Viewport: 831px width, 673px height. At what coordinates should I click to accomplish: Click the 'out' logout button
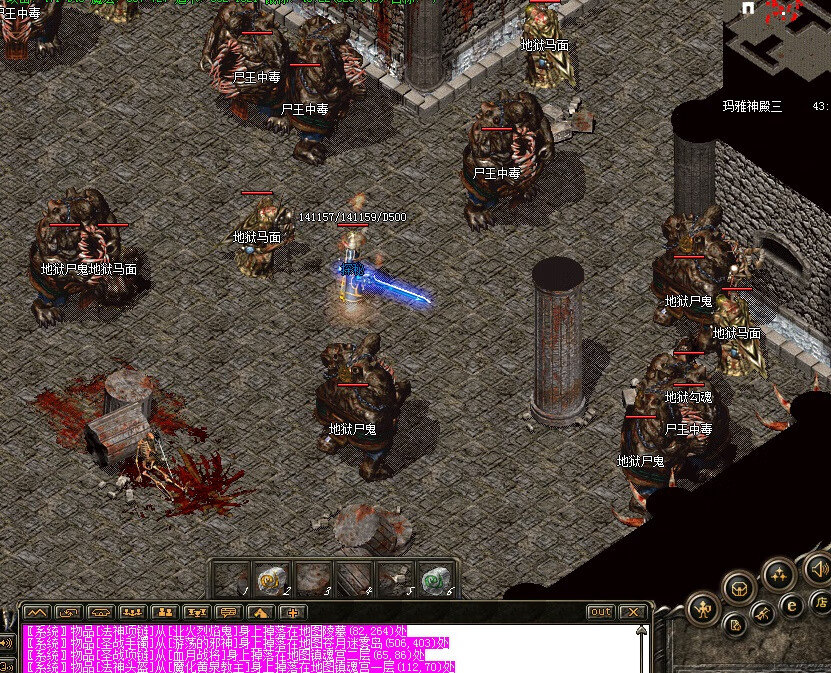600,611
